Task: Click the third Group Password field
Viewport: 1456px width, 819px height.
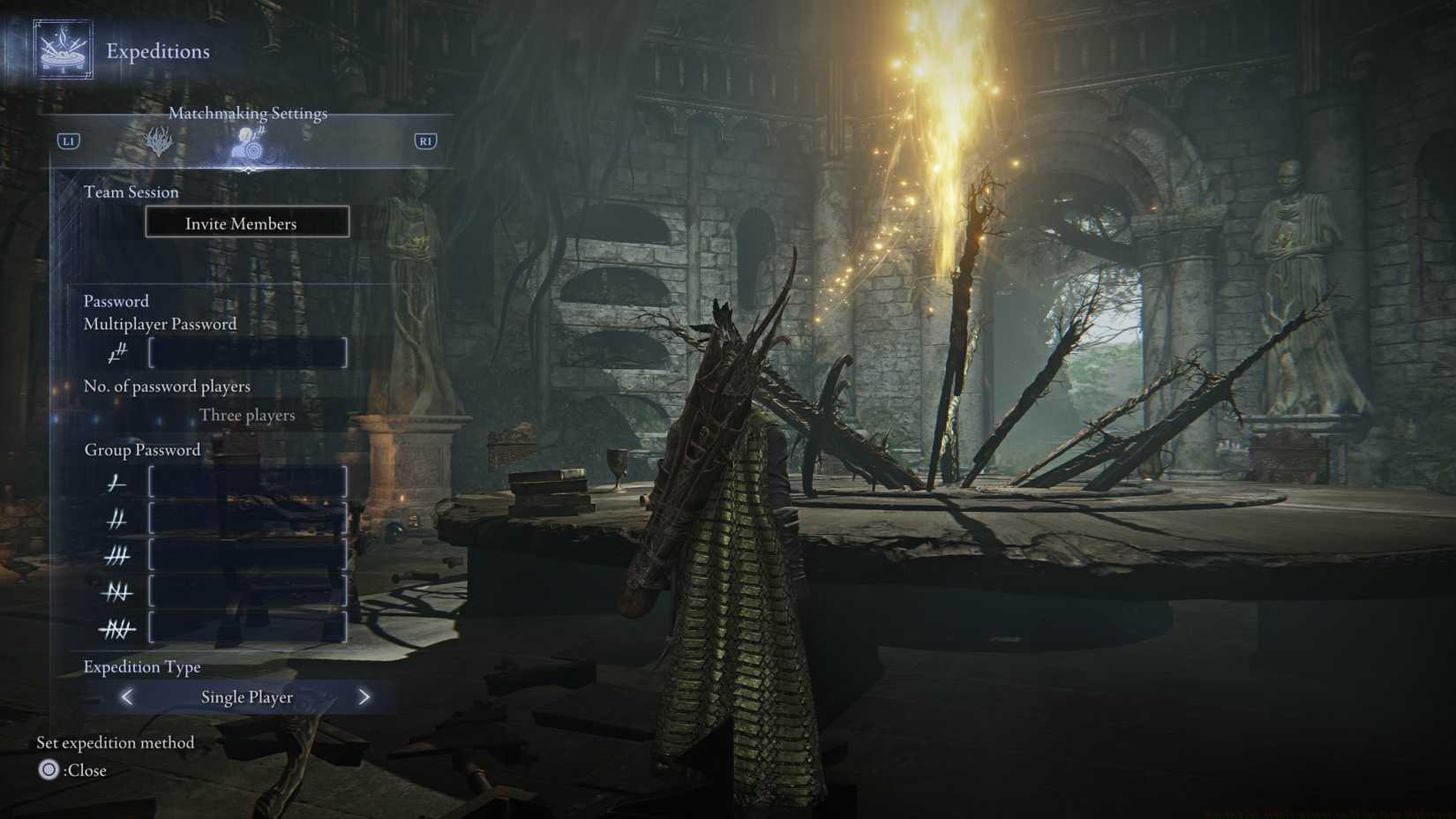Action: tap(247, 555)
